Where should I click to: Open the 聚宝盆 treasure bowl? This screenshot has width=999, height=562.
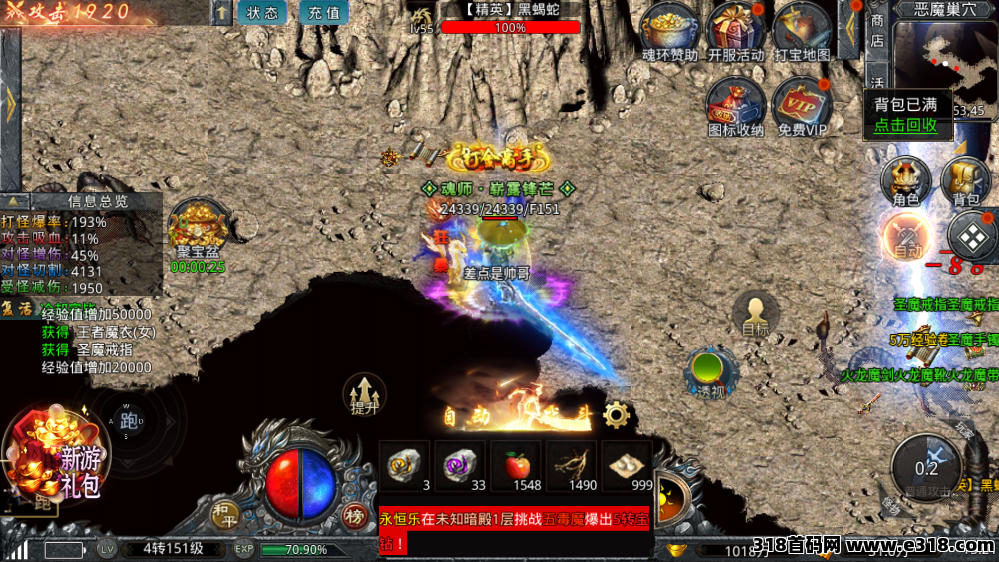coord(197,228)
